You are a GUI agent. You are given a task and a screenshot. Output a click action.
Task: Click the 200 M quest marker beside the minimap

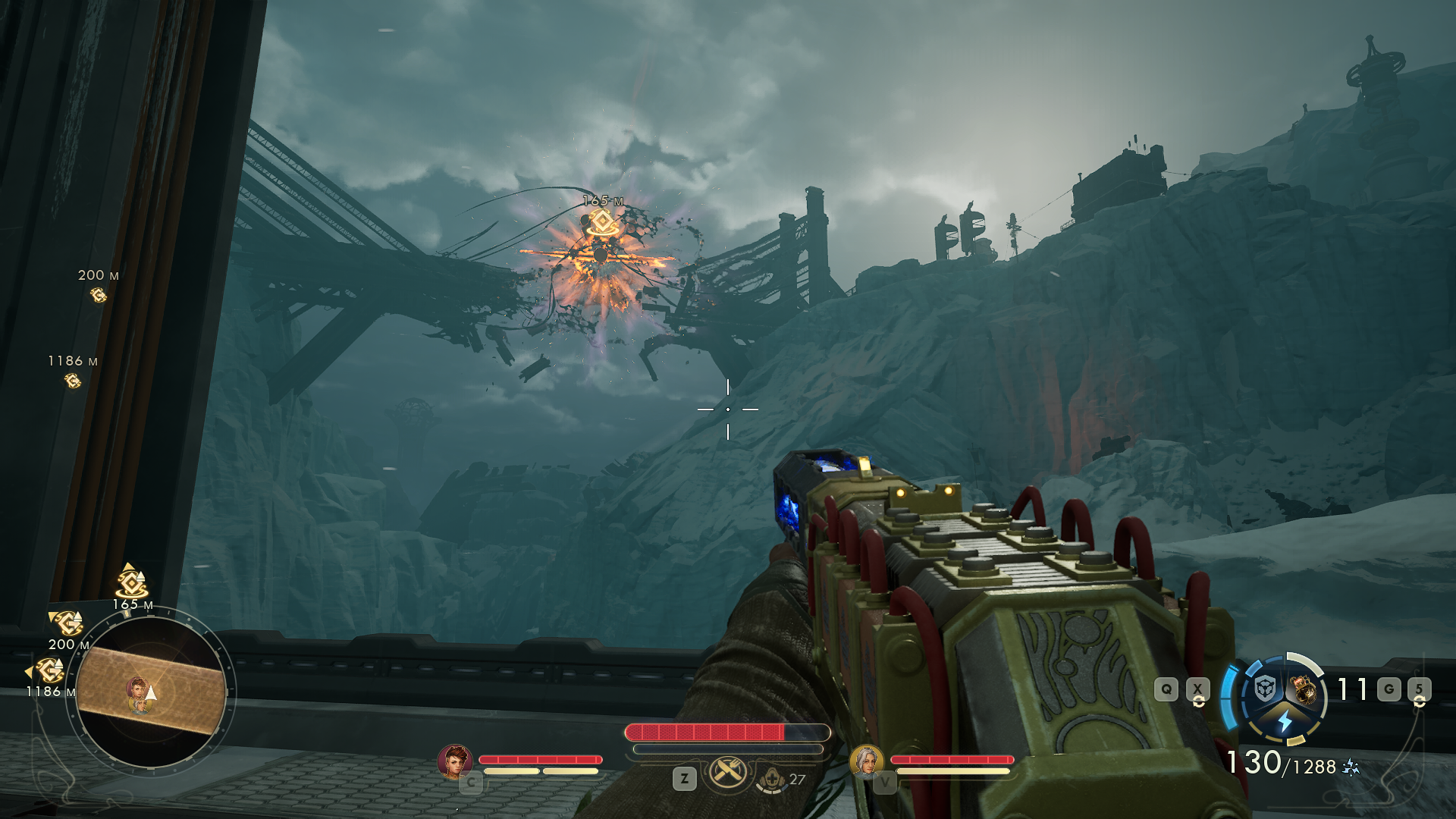67,623
